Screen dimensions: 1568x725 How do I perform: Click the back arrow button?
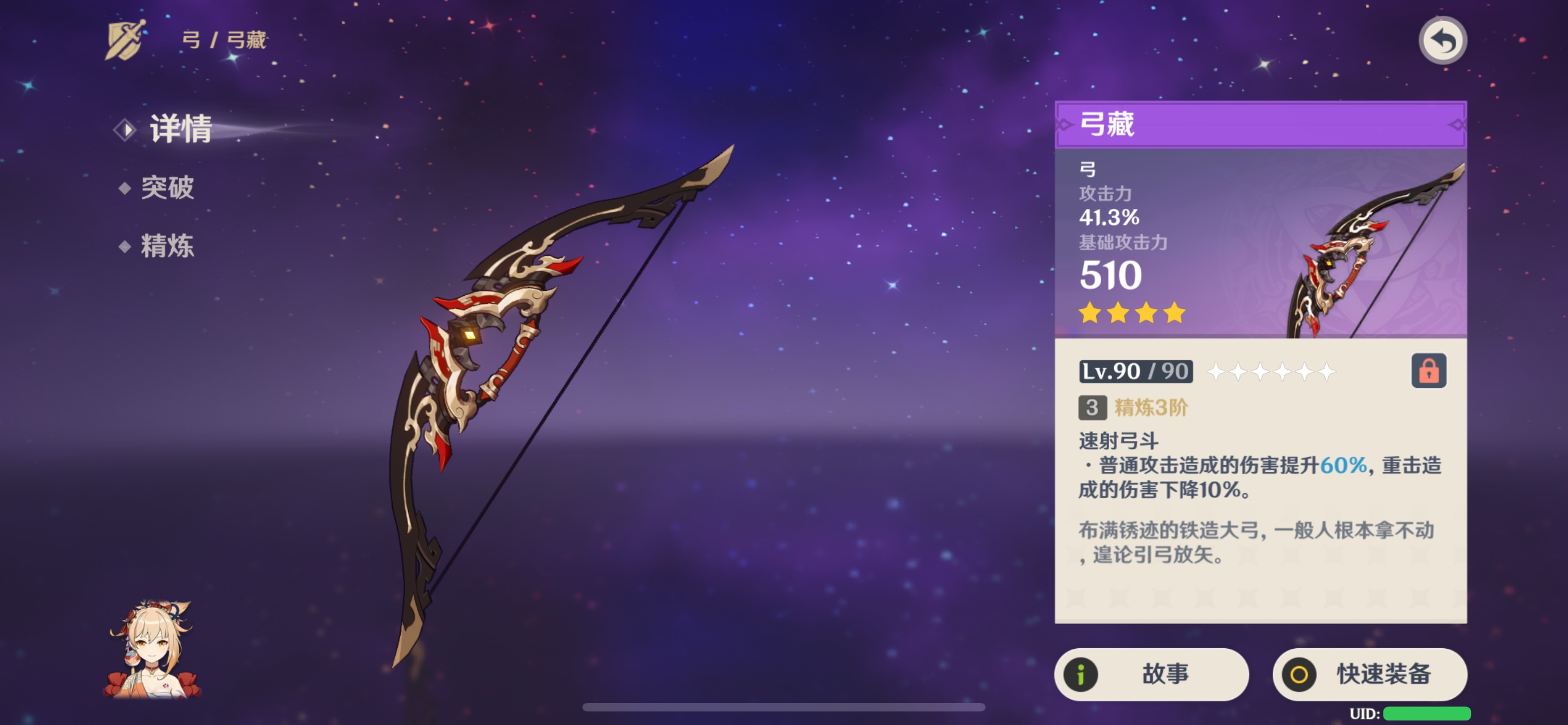[1442, 41]
